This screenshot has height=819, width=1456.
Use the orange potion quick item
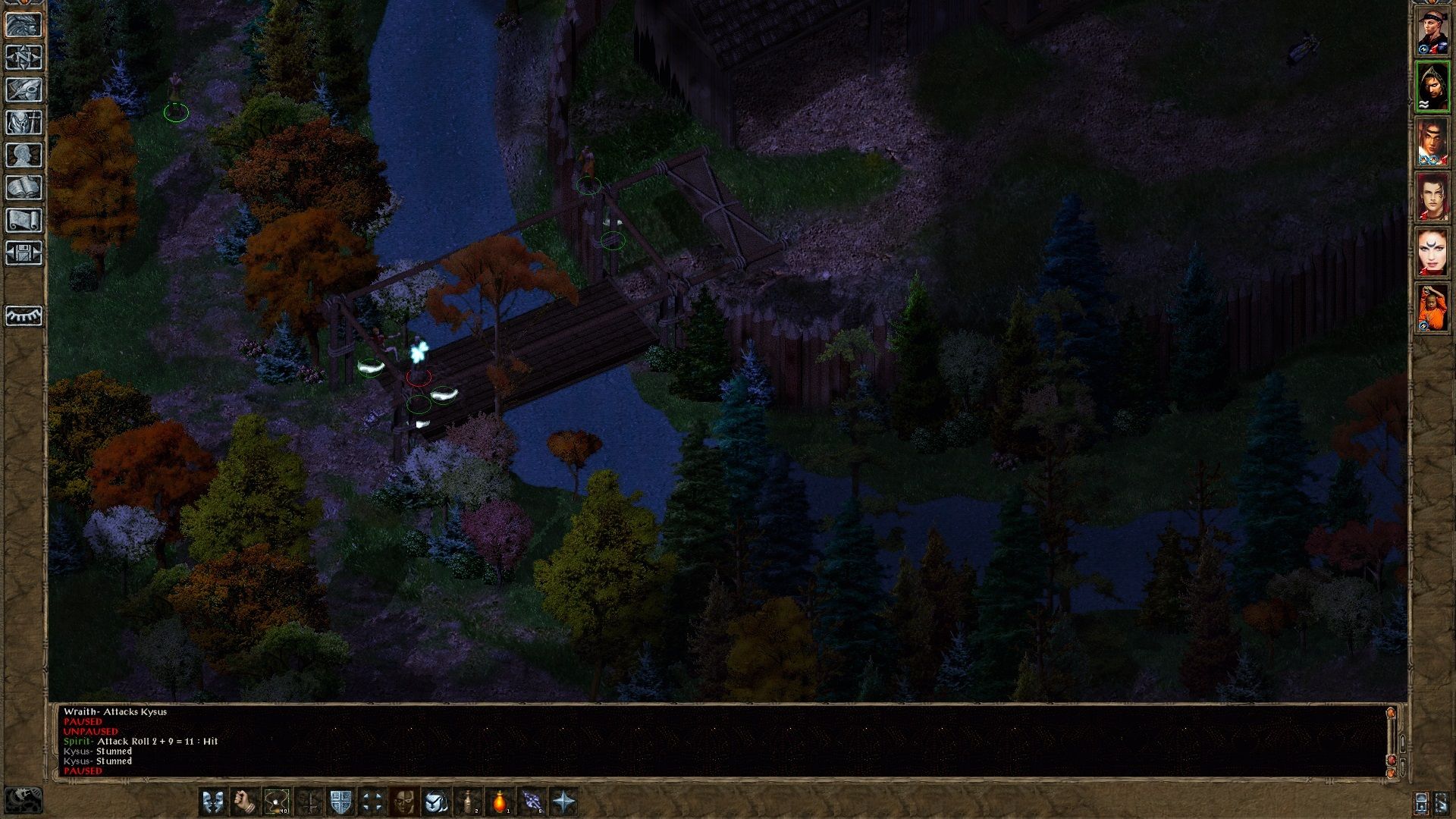click(500, 802)
